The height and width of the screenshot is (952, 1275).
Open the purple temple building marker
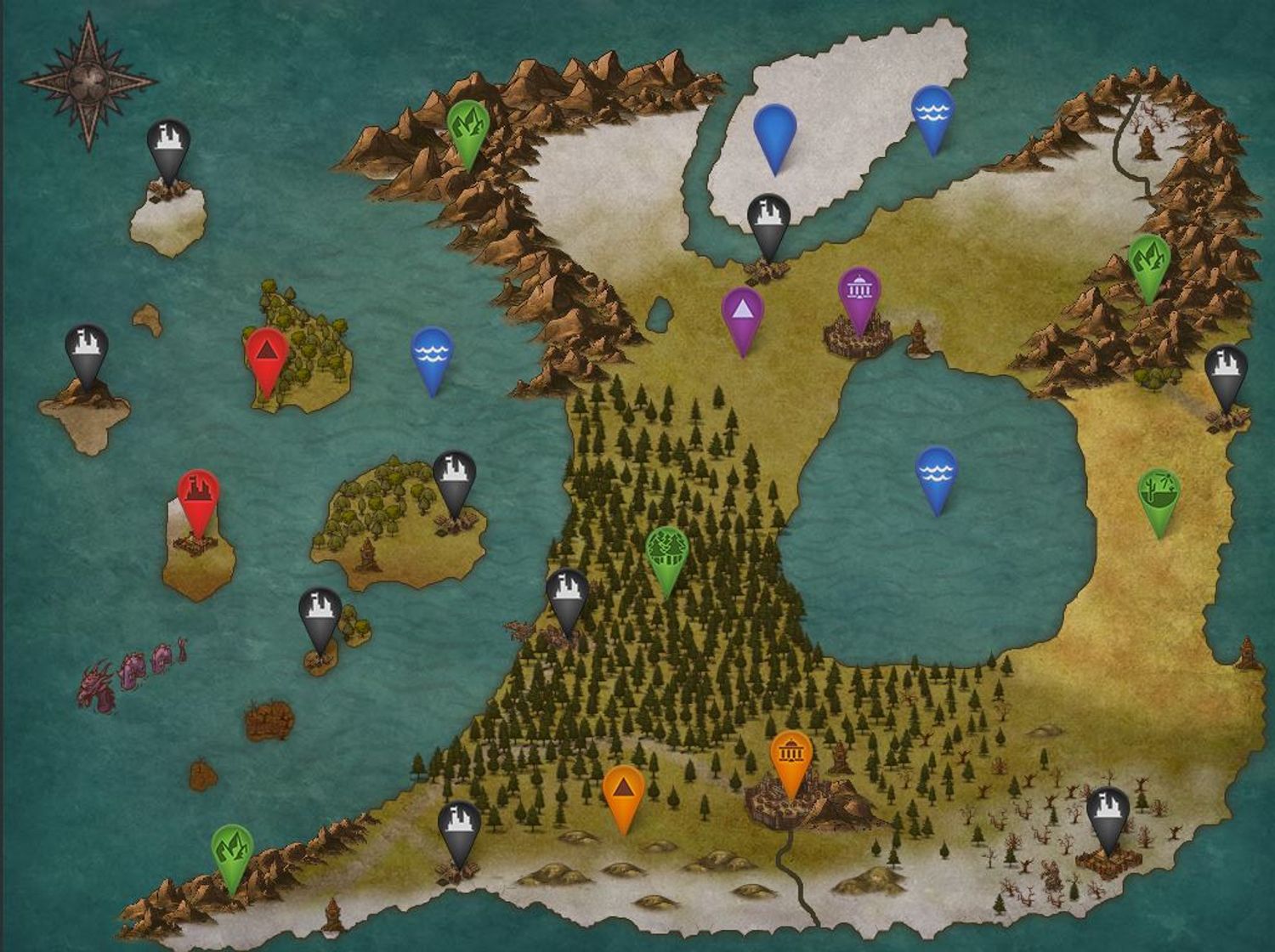[x=859, y=292]
